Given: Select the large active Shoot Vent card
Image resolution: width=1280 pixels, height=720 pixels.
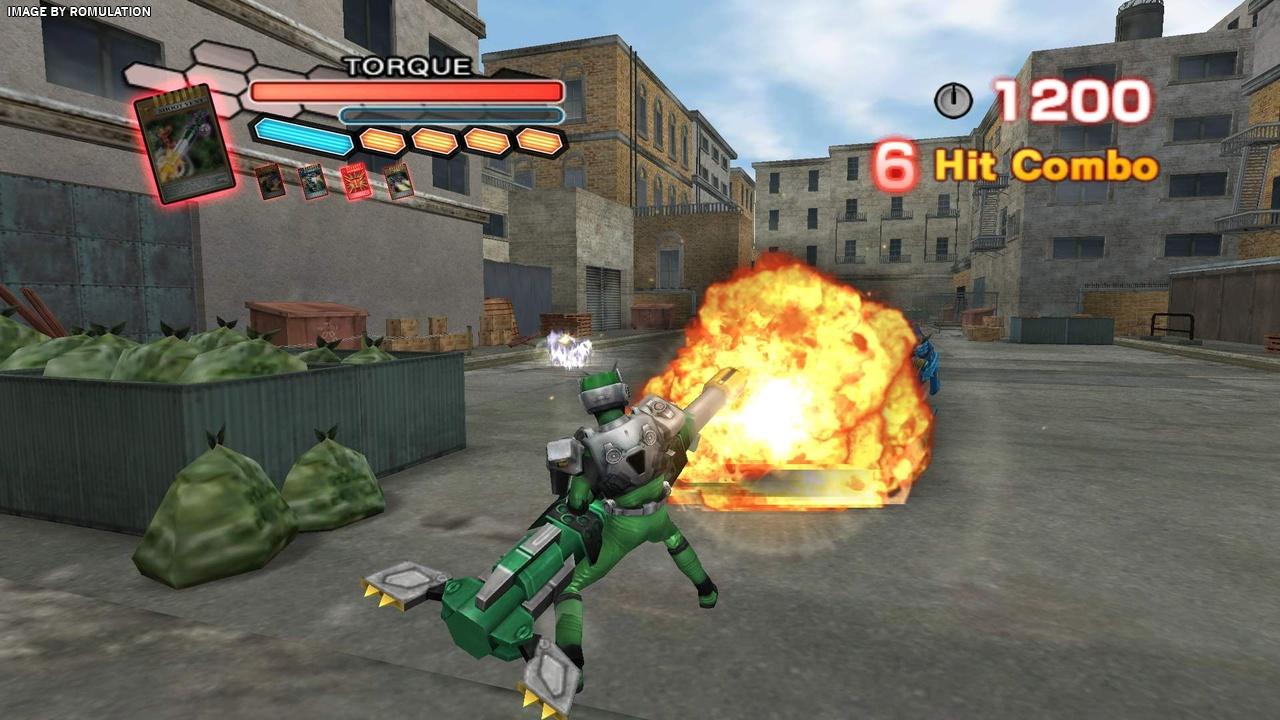Looking at the screenshot, I should point(184,143).
